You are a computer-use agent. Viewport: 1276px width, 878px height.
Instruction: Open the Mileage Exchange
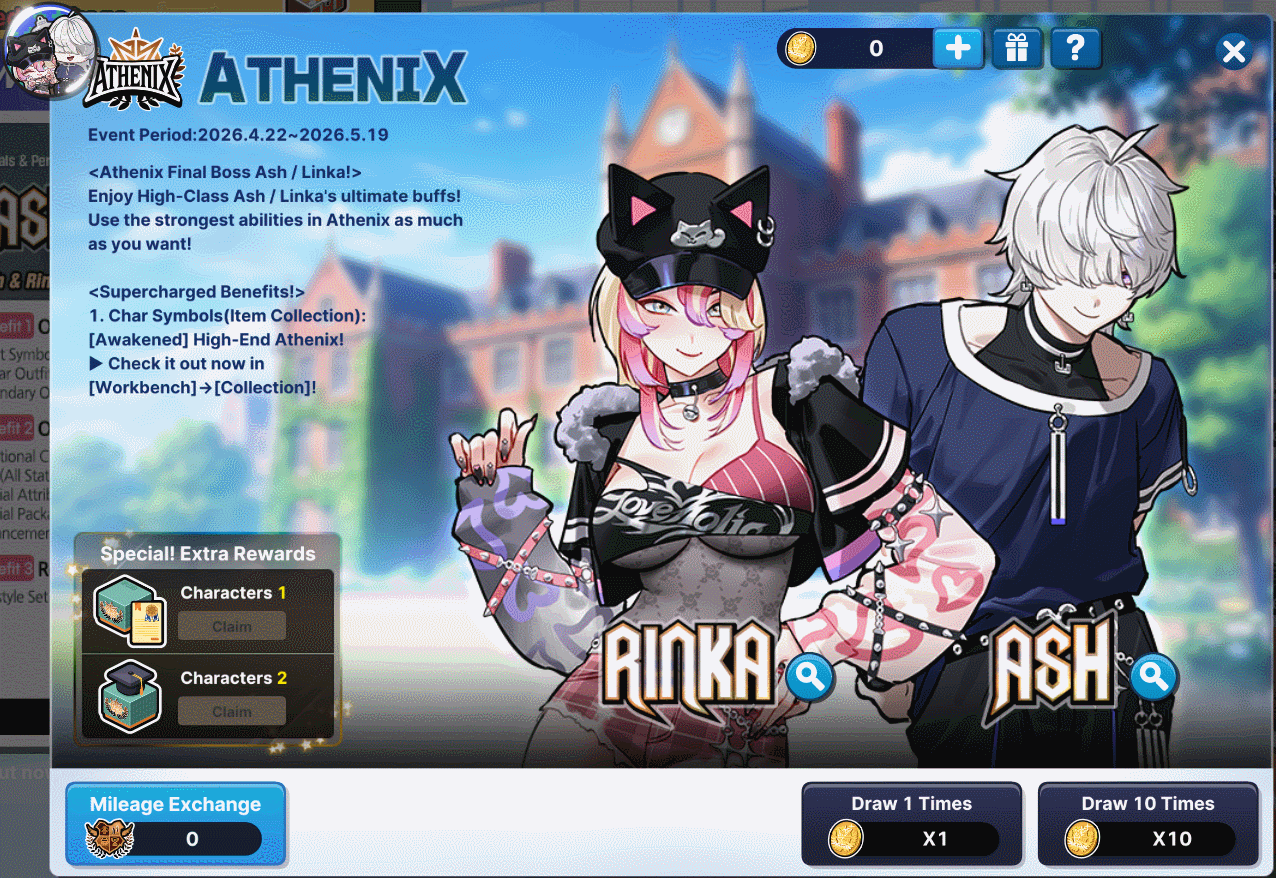pos(175,823)
